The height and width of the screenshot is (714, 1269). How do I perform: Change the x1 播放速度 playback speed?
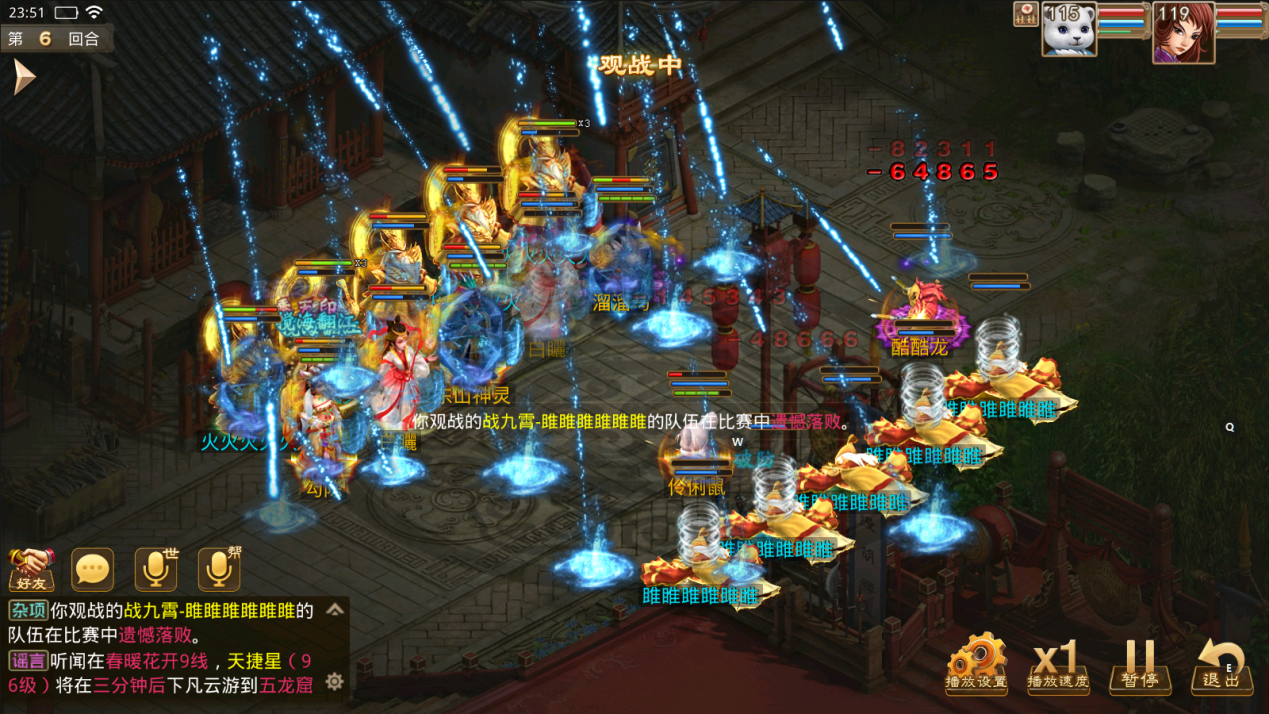(1058, 663)
